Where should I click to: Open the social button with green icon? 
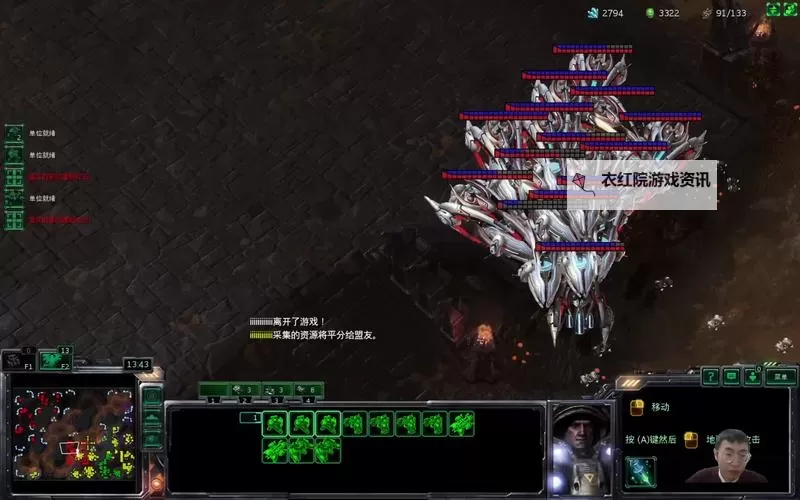753,376
